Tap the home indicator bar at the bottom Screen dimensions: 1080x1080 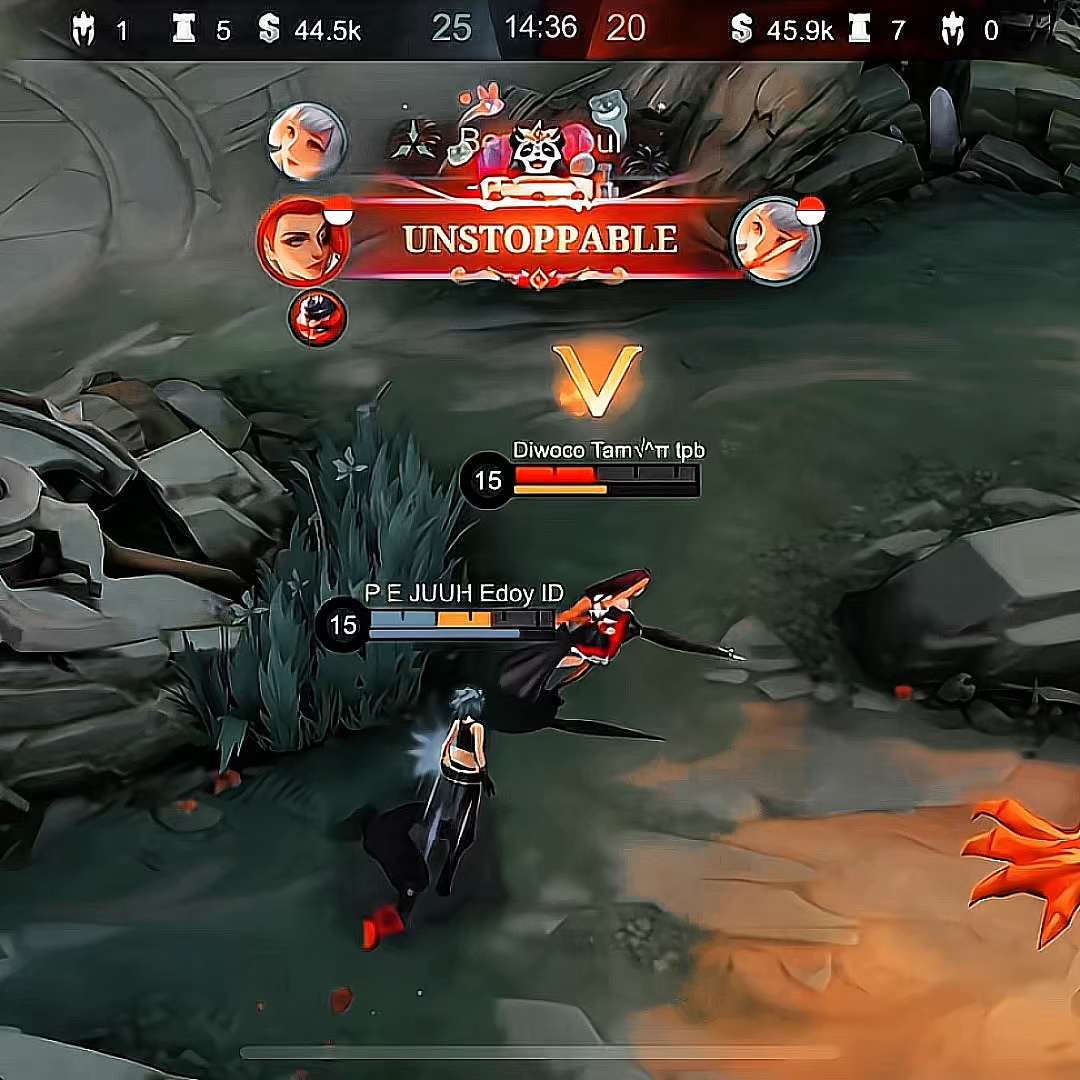[x=540, y=1052]
